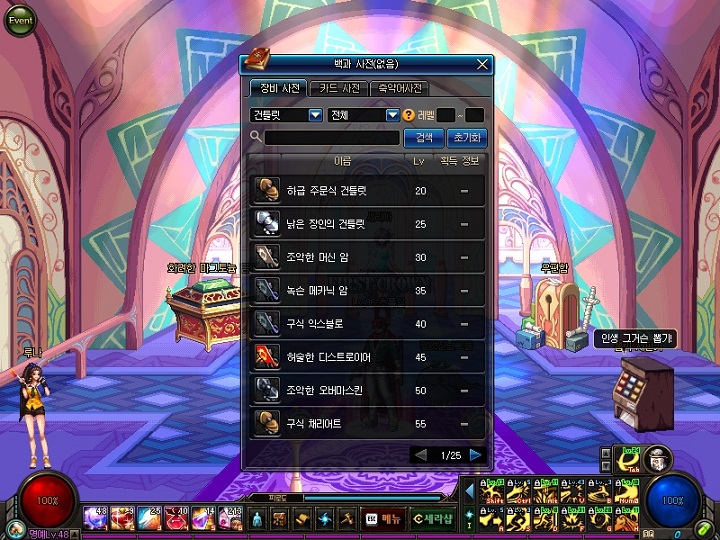Close the encyclopedia window
The width and height of the screenshot is (720, 540).
pyautogui.click(x=482, y=65)
